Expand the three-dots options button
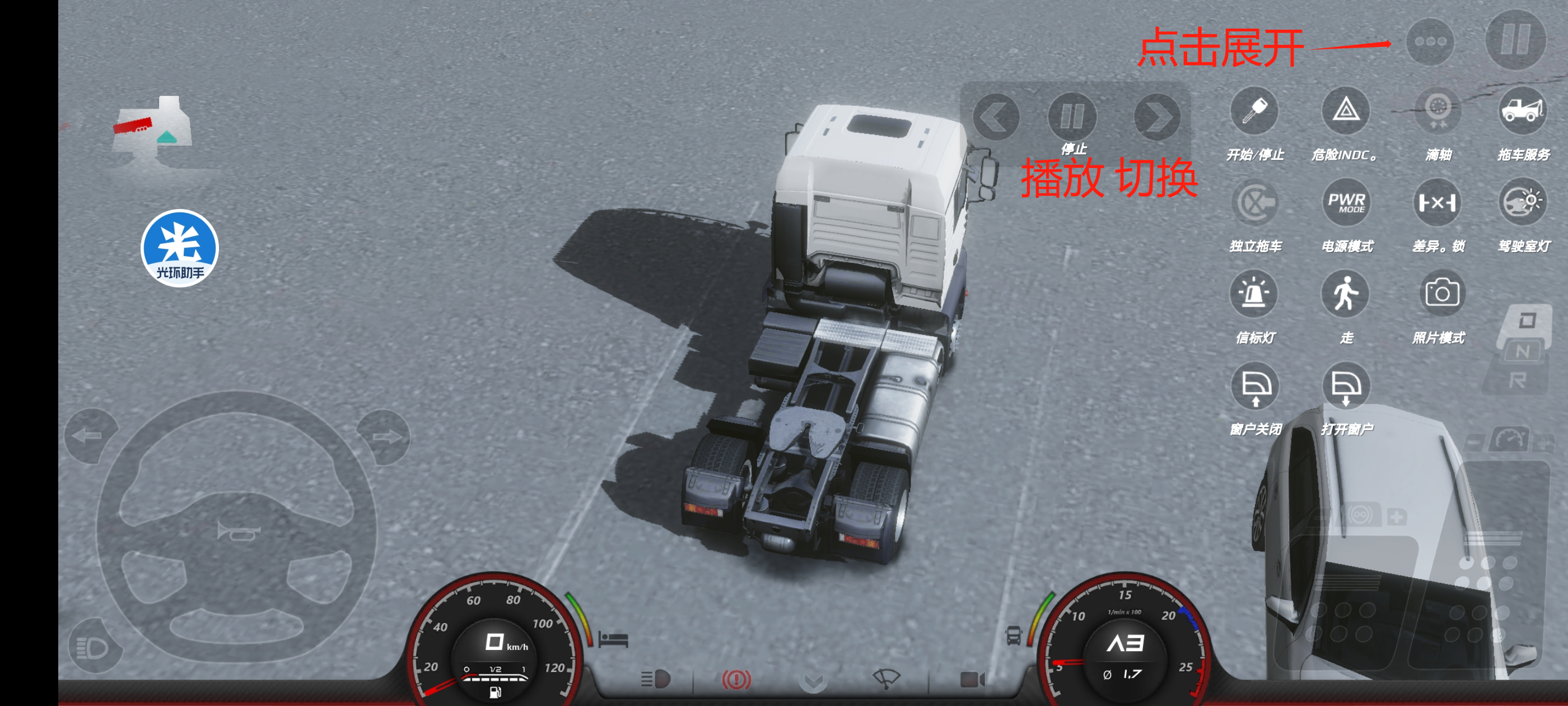The width and height of the screenshot is (1568, 706). tap(1429, 42)
